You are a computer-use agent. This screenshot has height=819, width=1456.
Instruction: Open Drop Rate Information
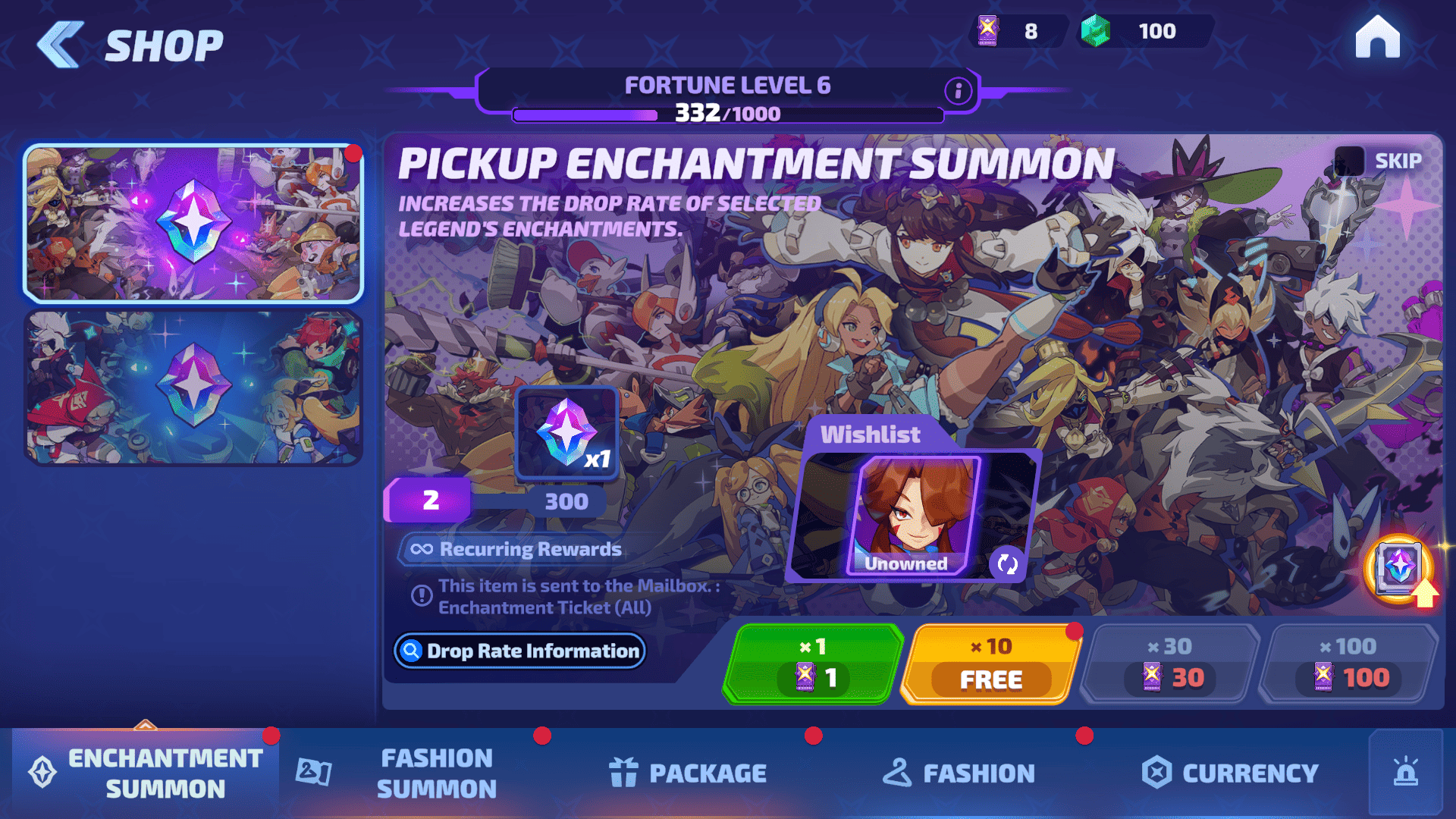click(519, 651)
